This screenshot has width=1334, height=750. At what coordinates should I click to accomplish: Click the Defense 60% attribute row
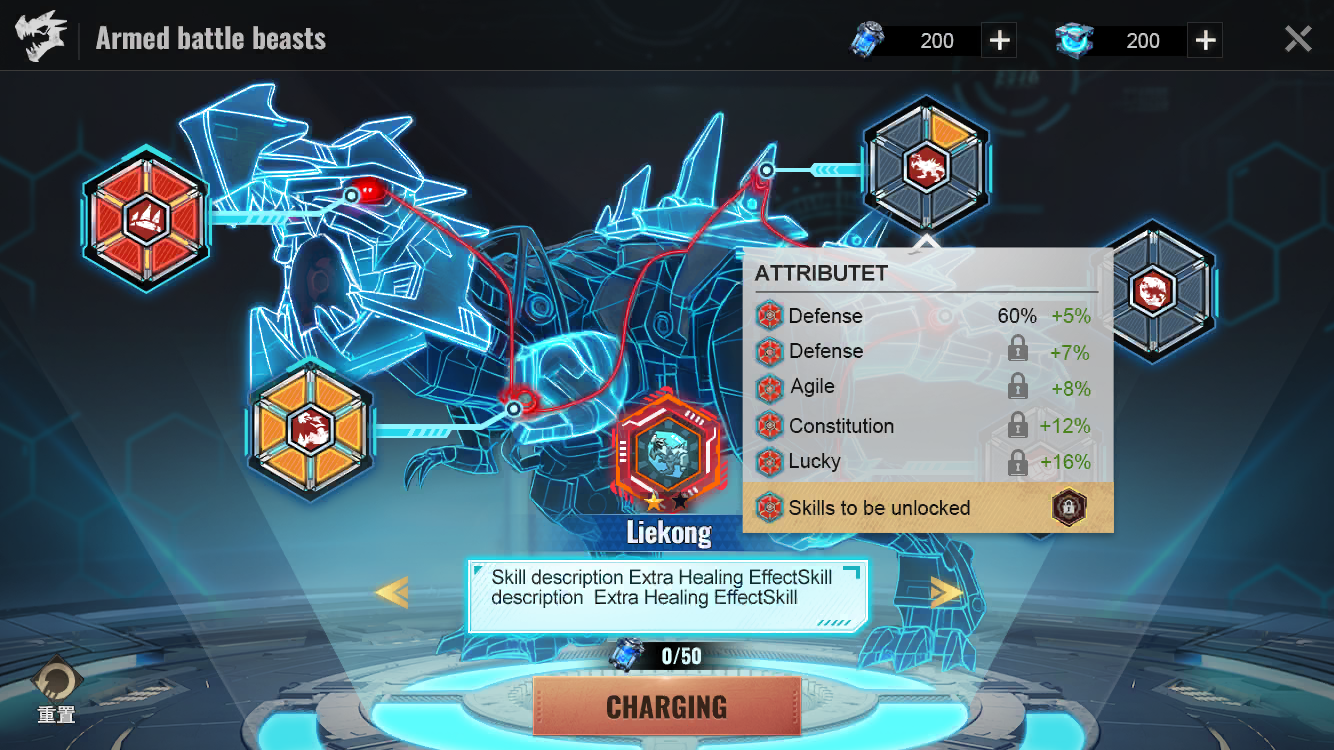[927, 316]
